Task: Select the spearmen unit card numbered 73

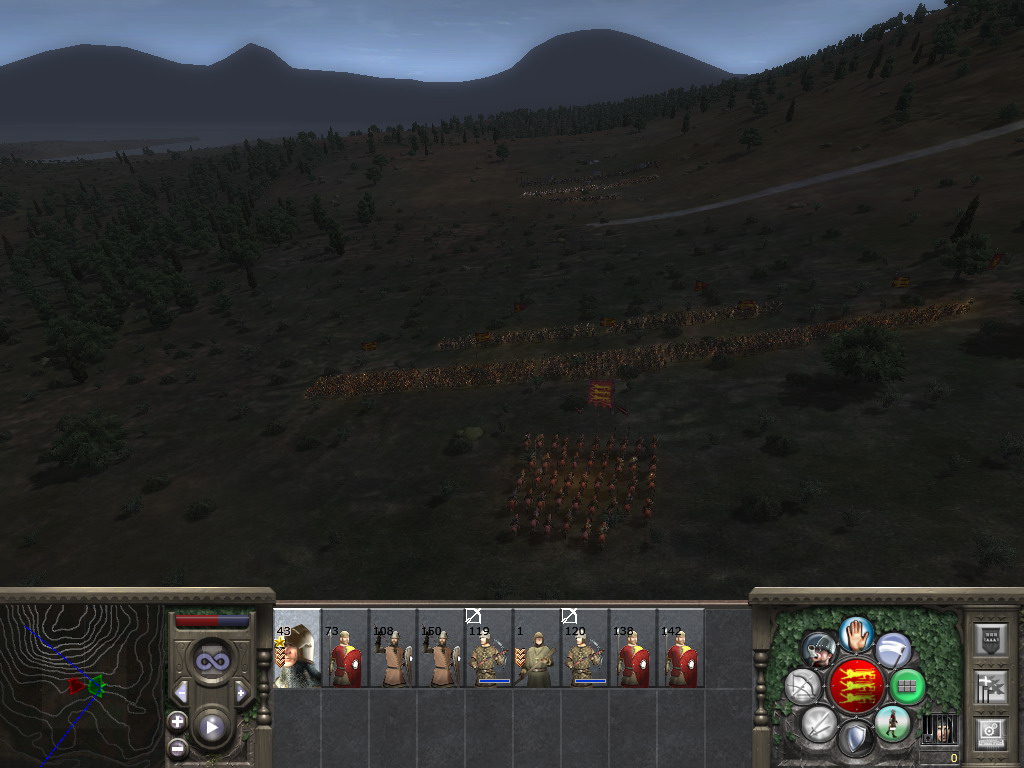Action: pos(345,648)
